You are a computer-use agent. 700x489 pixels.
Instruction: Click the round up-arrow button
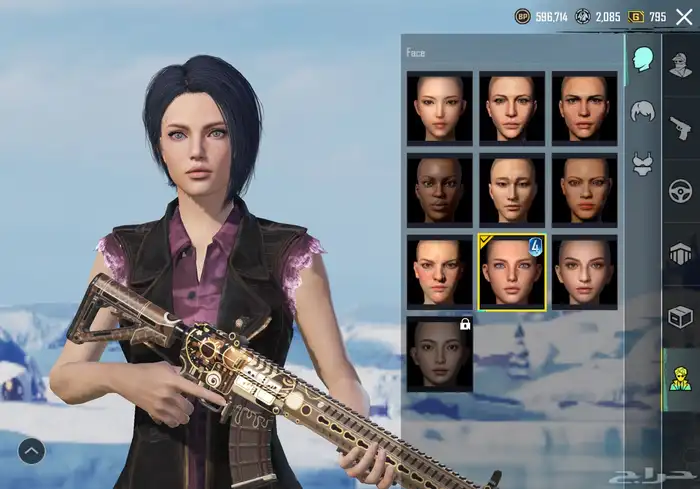pyautogui.click(x=31, y=451)
